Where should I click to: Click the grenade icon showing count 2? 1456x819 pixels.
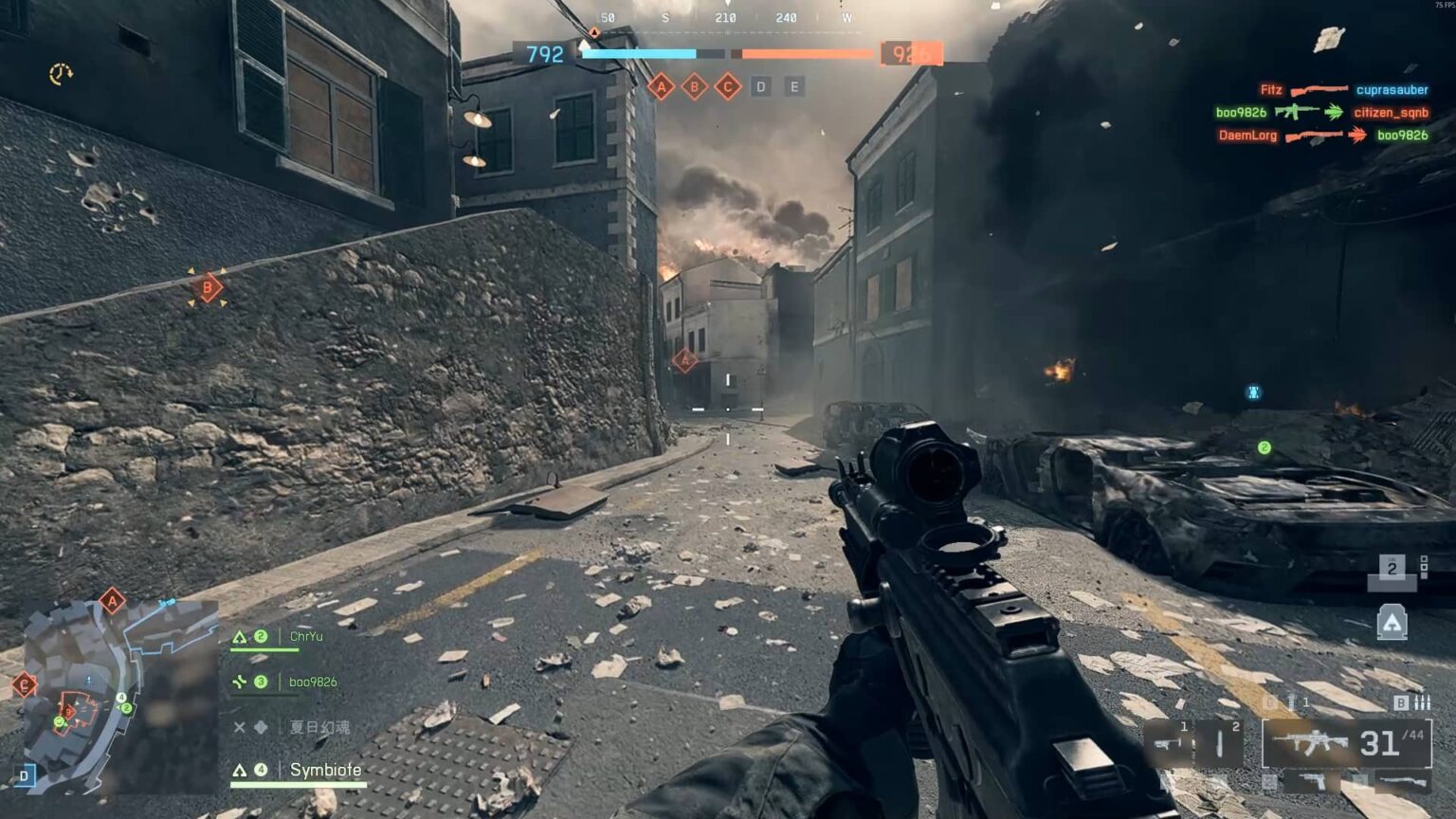click(x=1392, y=569)
